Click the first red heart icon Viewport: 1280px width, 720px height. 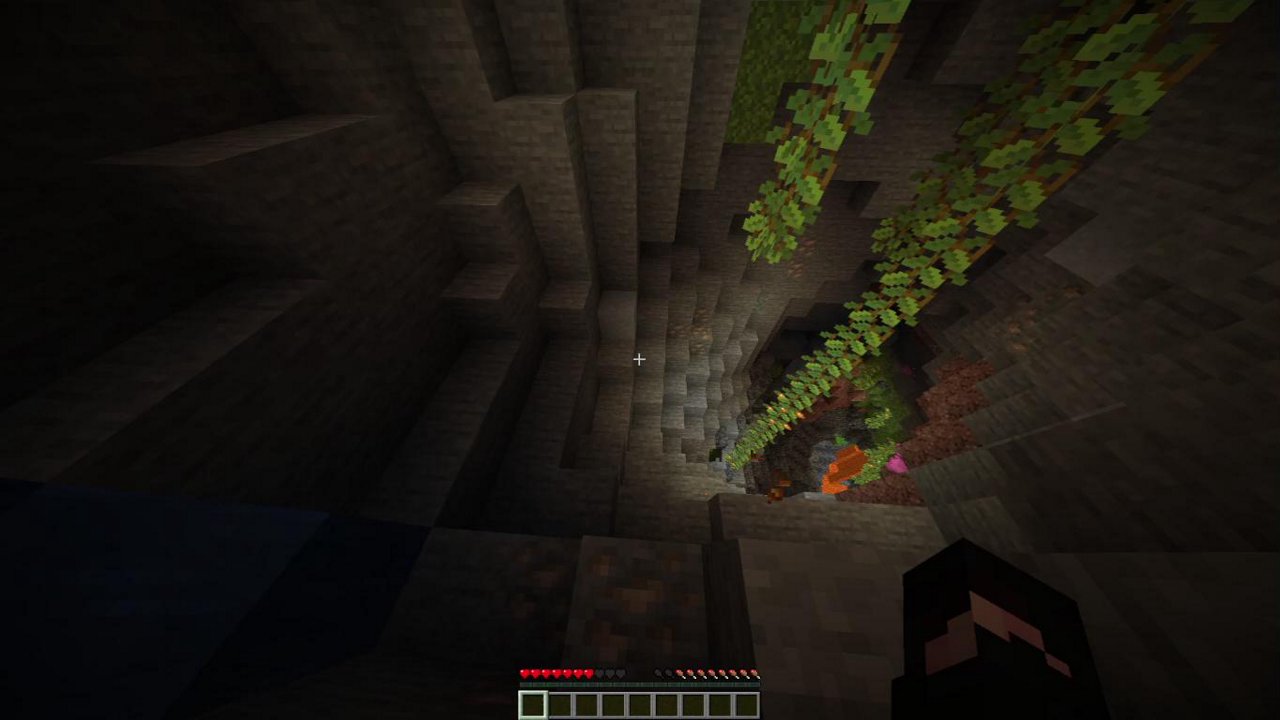coord(523,672)
